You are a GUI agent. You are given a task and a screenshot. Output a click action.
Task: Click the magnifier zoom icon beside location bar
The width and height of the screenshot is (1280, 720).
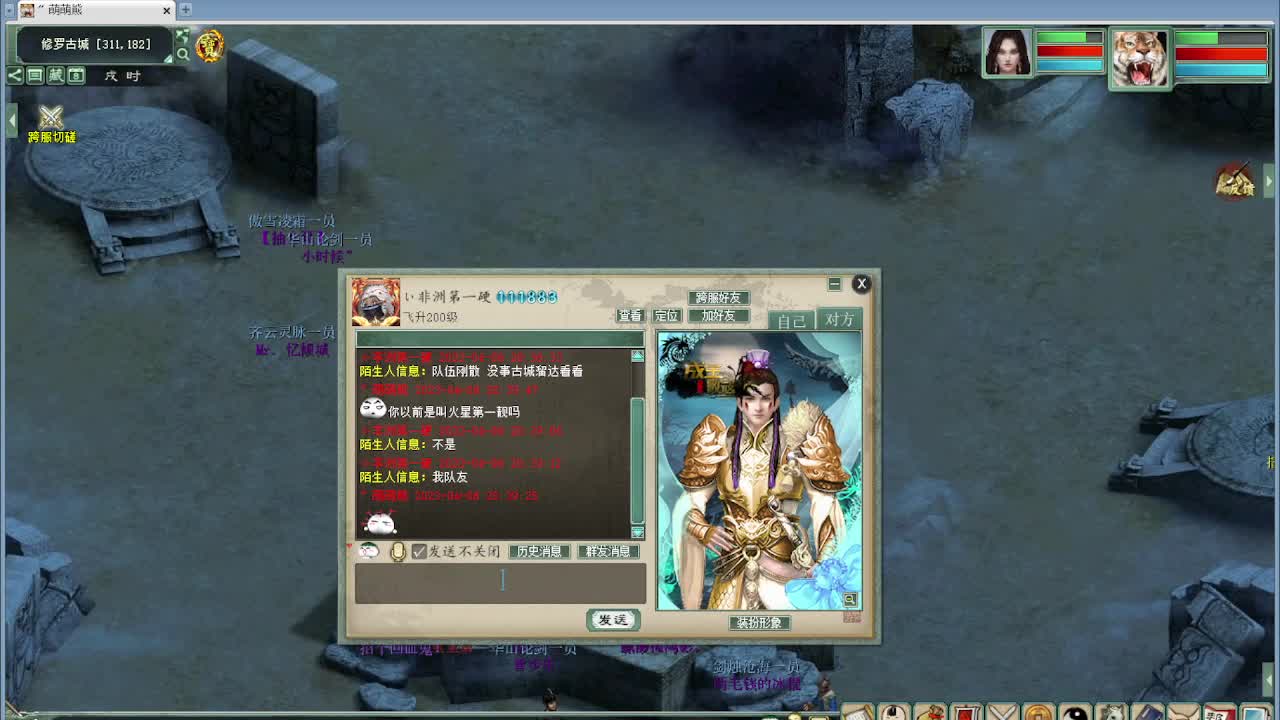pyautogui.click(x=183, y=53)
